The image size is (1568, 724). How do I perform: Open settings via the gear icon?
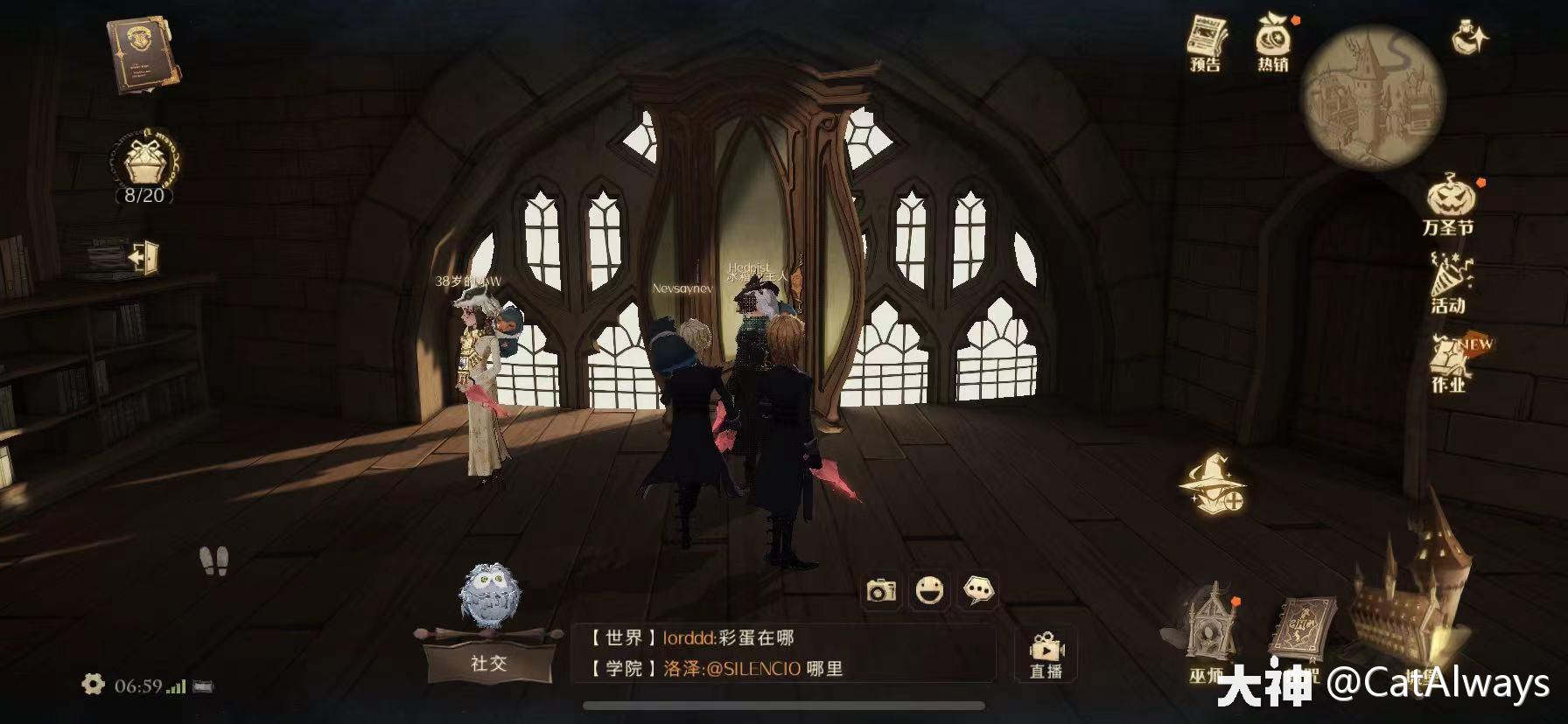click(93, 685)
